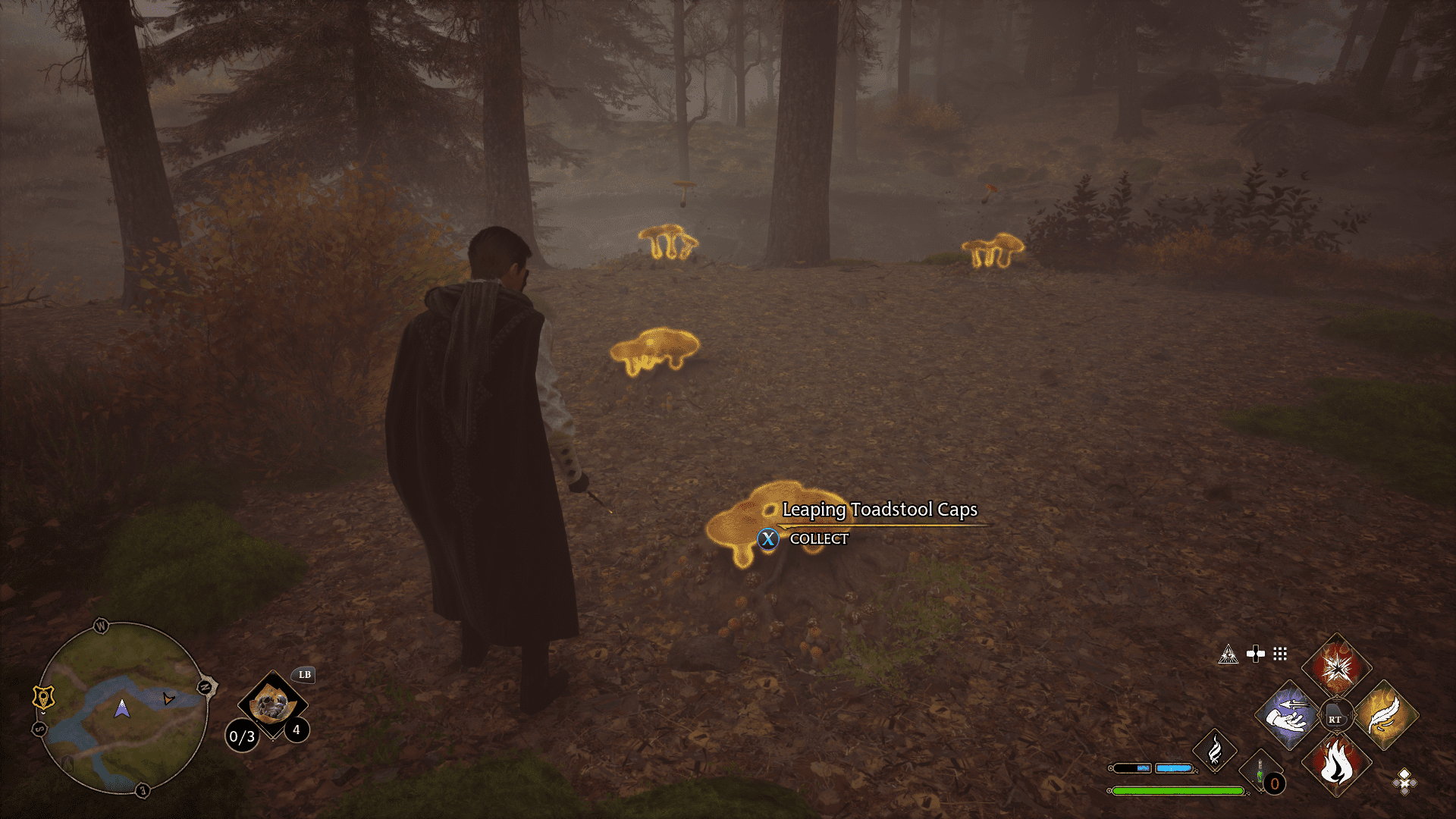Select the Wiggenweld potion bottle icon
The height and width of the screenshot is (819, 1456).
coord(1260,768)
